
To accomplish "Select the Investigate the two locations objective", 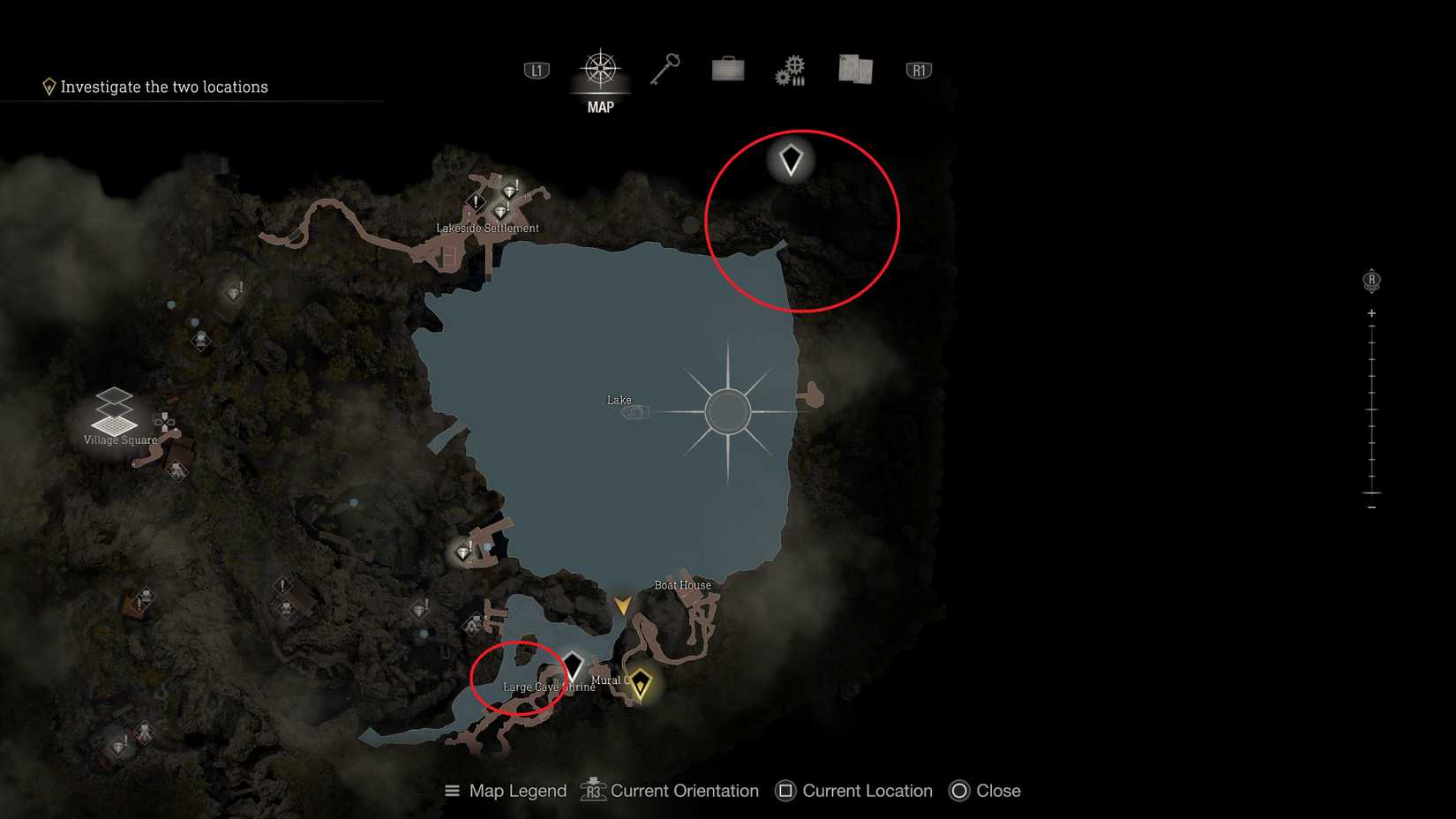I will tap(164, 86).
